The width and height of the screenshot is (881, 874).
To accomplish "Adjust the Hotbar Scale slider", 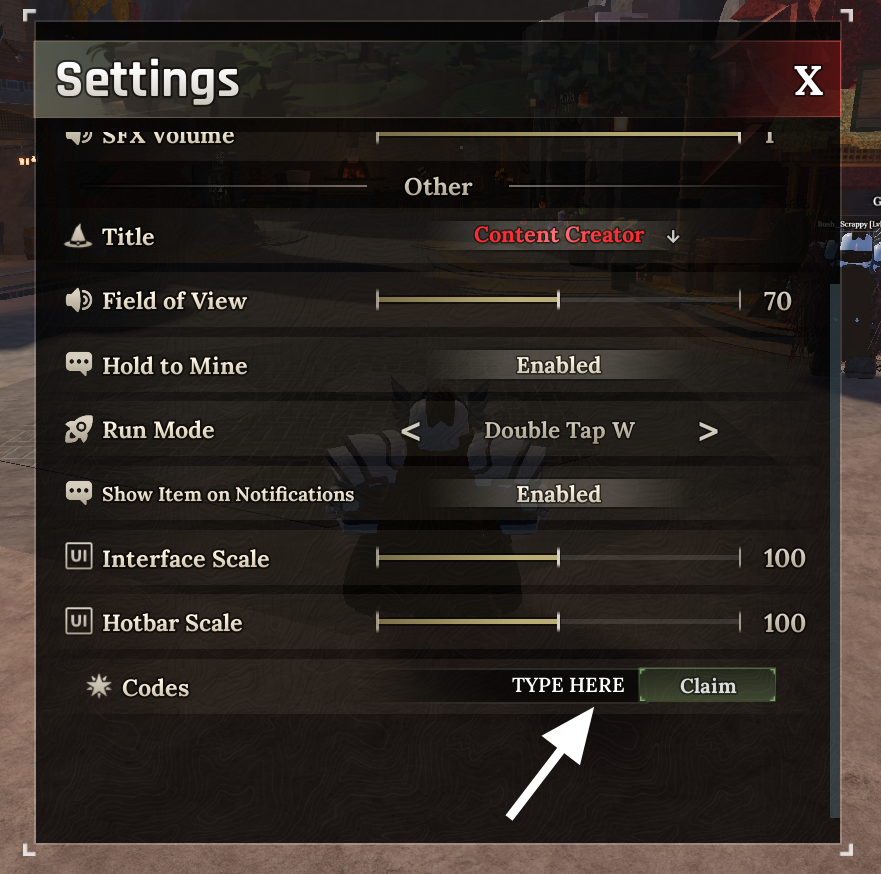I will click(x=558, y=623).
